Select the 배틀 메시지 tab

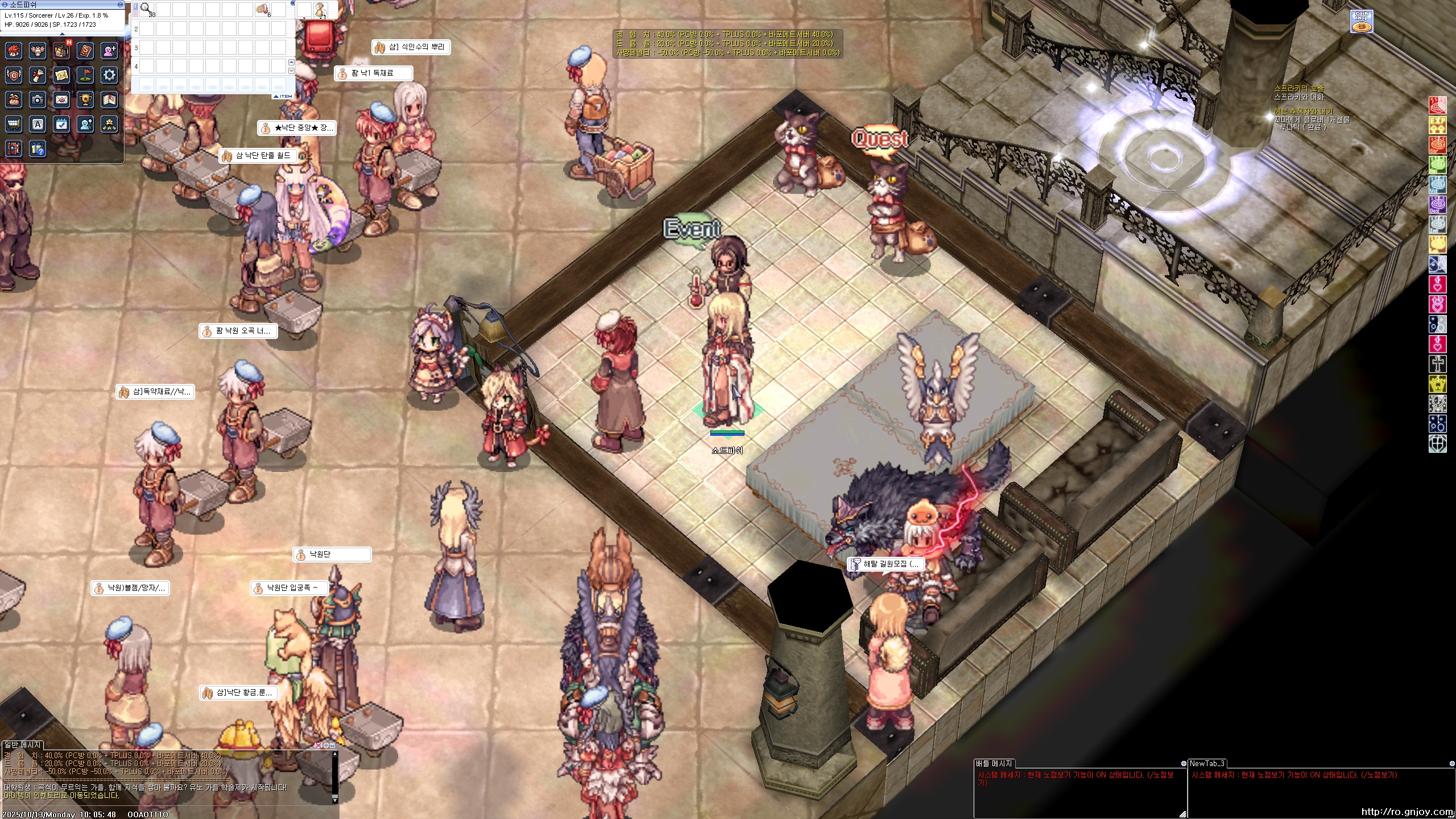pyautogui.click(x=993, y=763)
